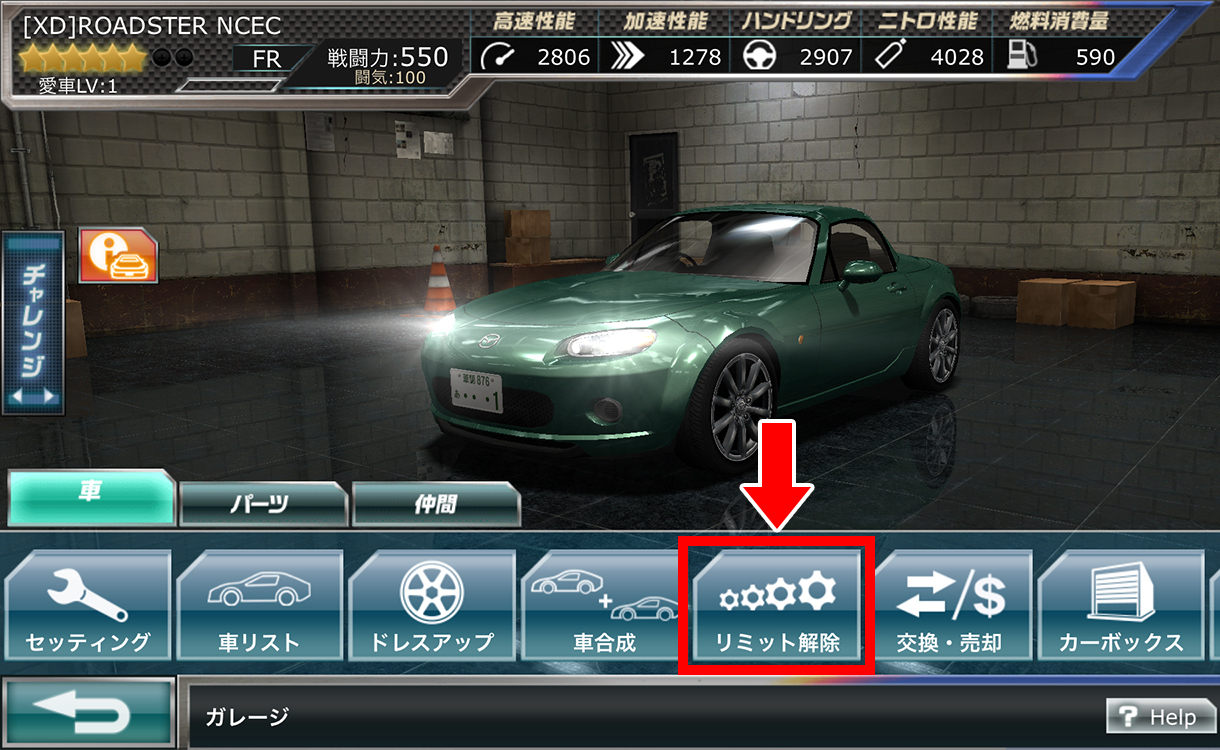1220x750 pixels.
Task: Open 交換・売却 exchange and sell menu
Action: (x=950, y=607)
